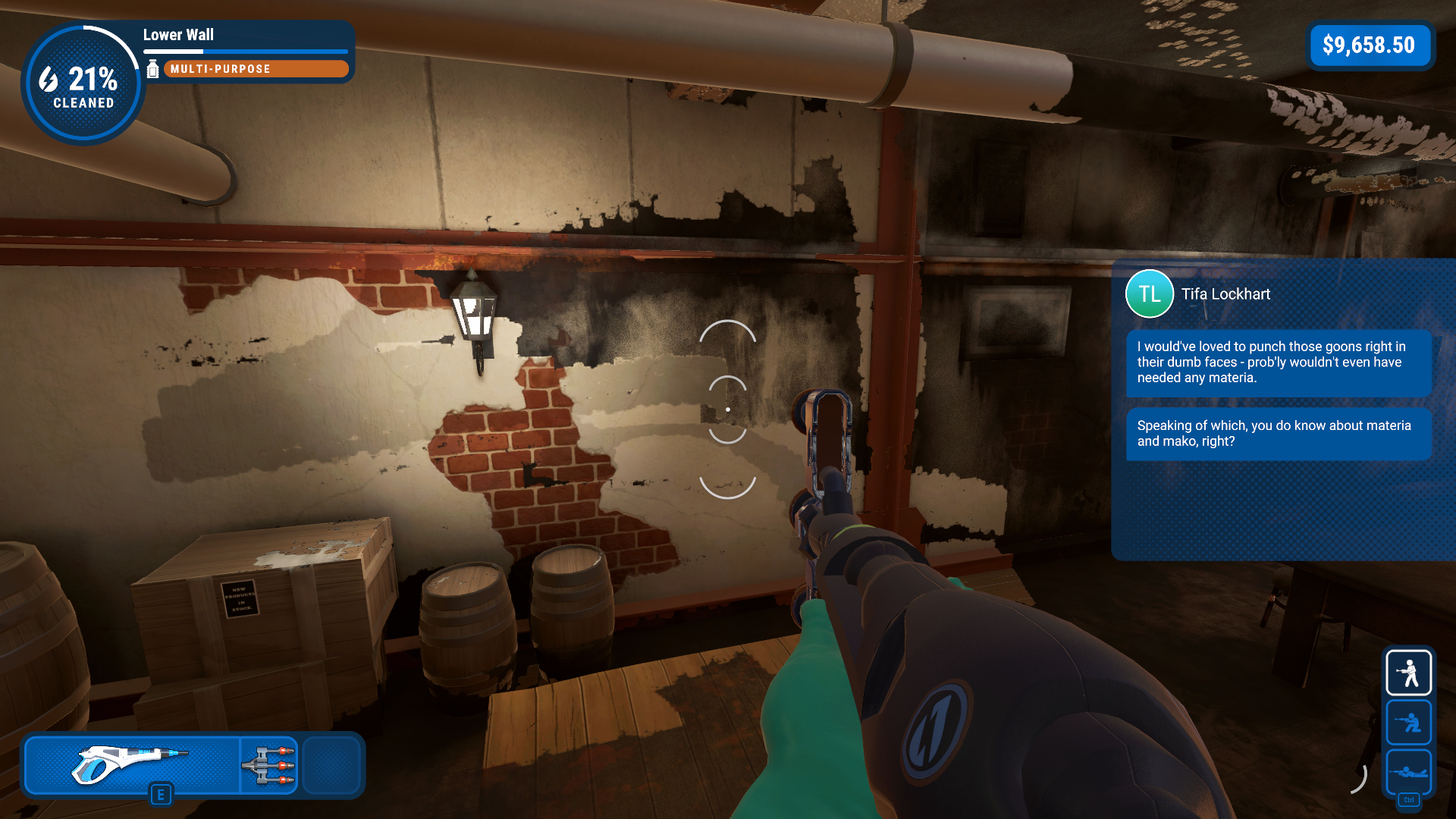The height and width of the screenshot is (819, 1456).
Task: Choose the triple nozzle attachment slot
Action: click(x=269, y=764)
